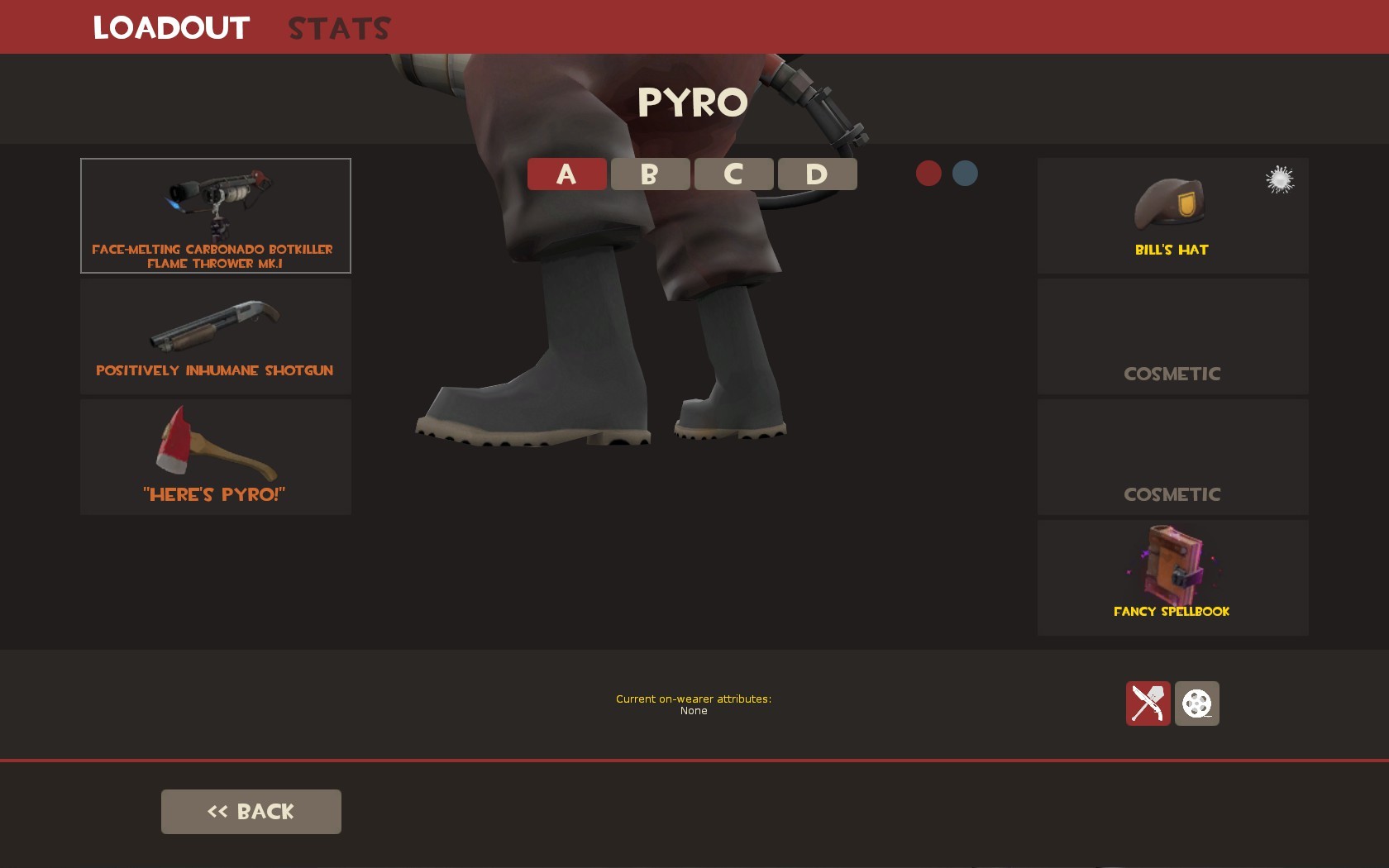Select loadout preset A
The height and width of the screenshot is (868, 1389).
coord(566,174)
